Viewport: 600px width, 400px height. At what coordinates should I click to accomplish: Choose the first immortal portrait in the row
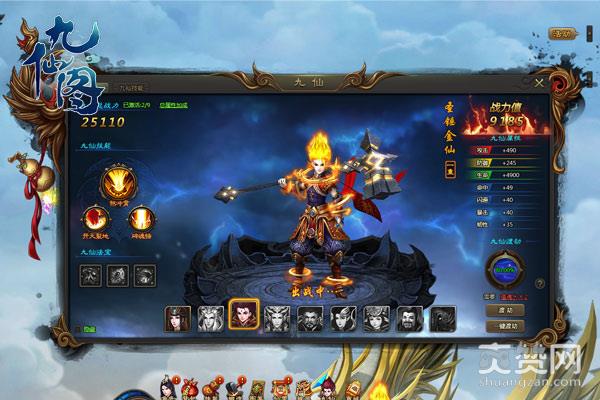pos(178,318)
